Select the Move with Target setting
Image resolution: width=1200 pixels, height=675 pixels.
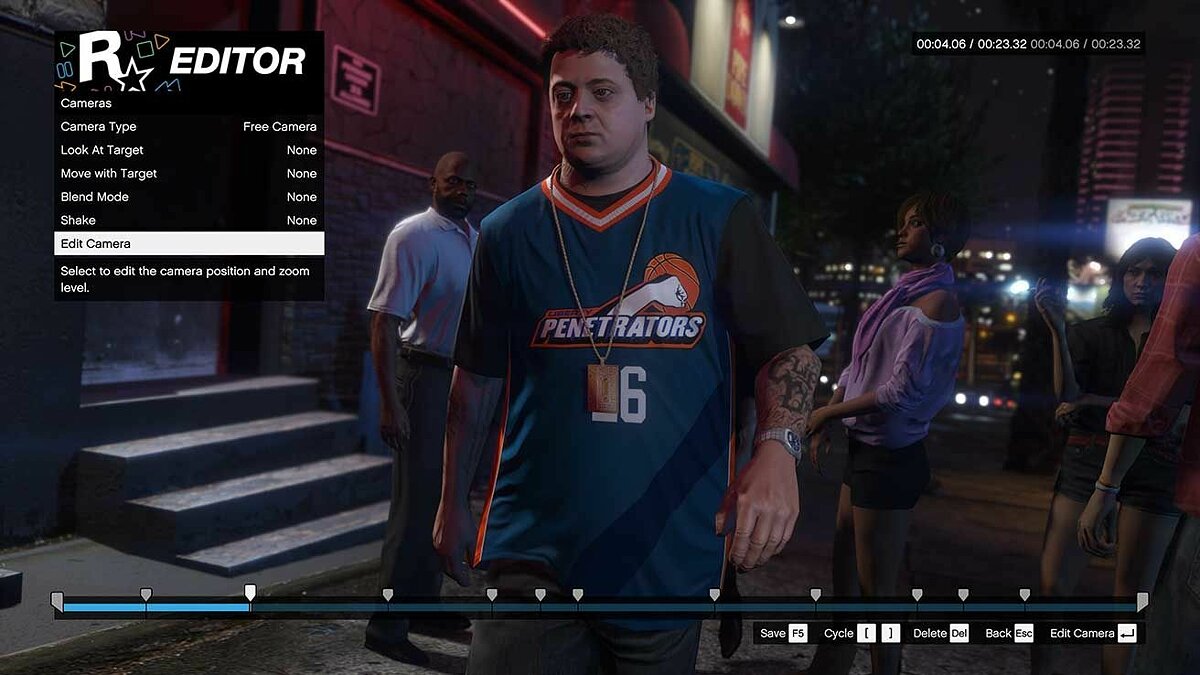tap(188, 174)
